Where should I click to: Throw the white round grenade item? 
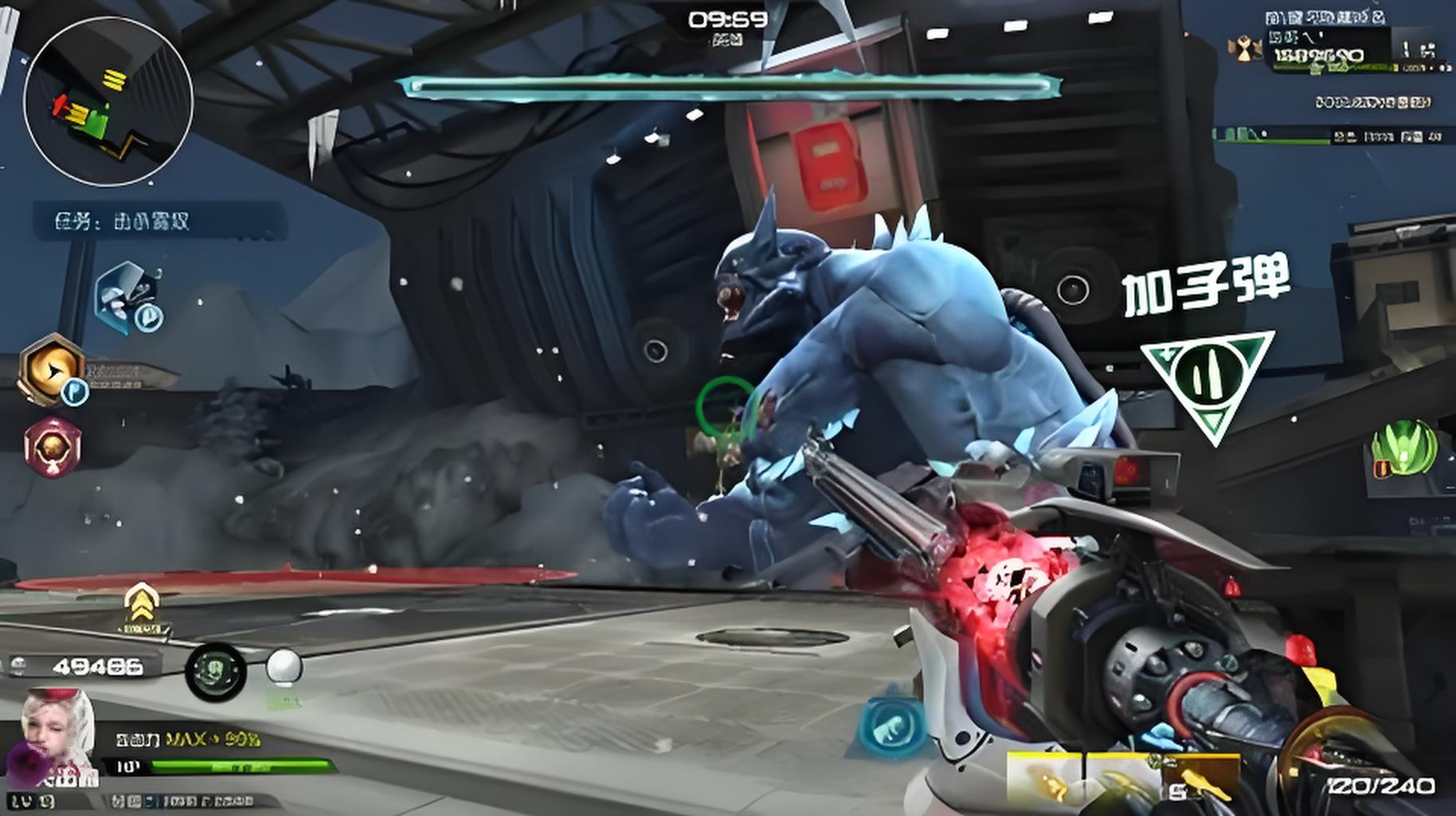tap(284, 667)
